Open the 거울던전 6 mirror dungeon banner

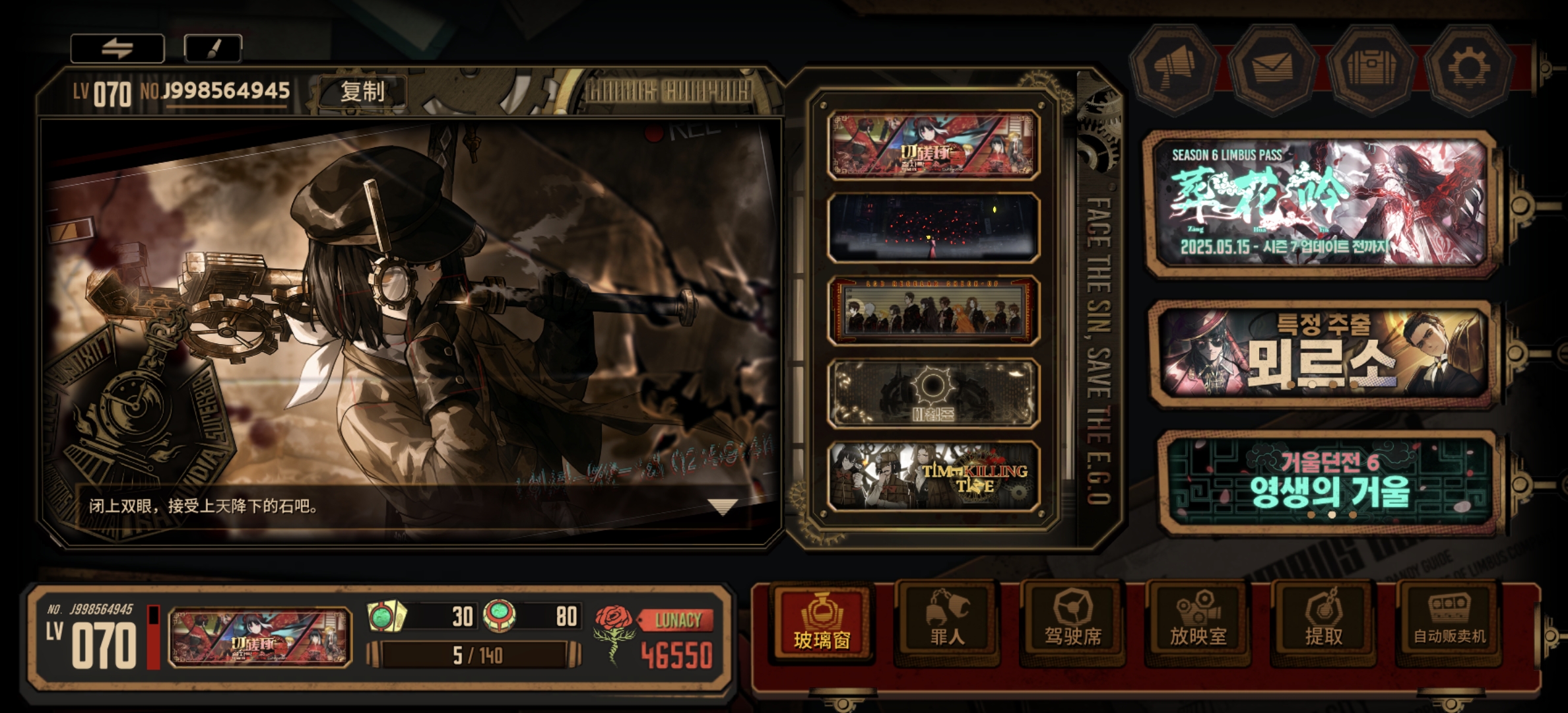point(1326,481)
